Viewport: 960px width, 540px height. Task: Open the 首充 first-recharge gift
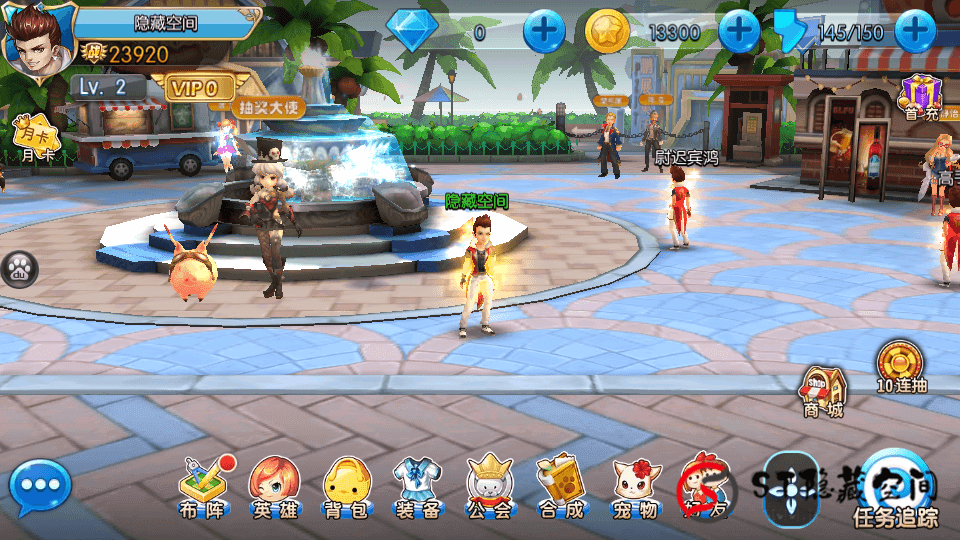click(922, 98)
